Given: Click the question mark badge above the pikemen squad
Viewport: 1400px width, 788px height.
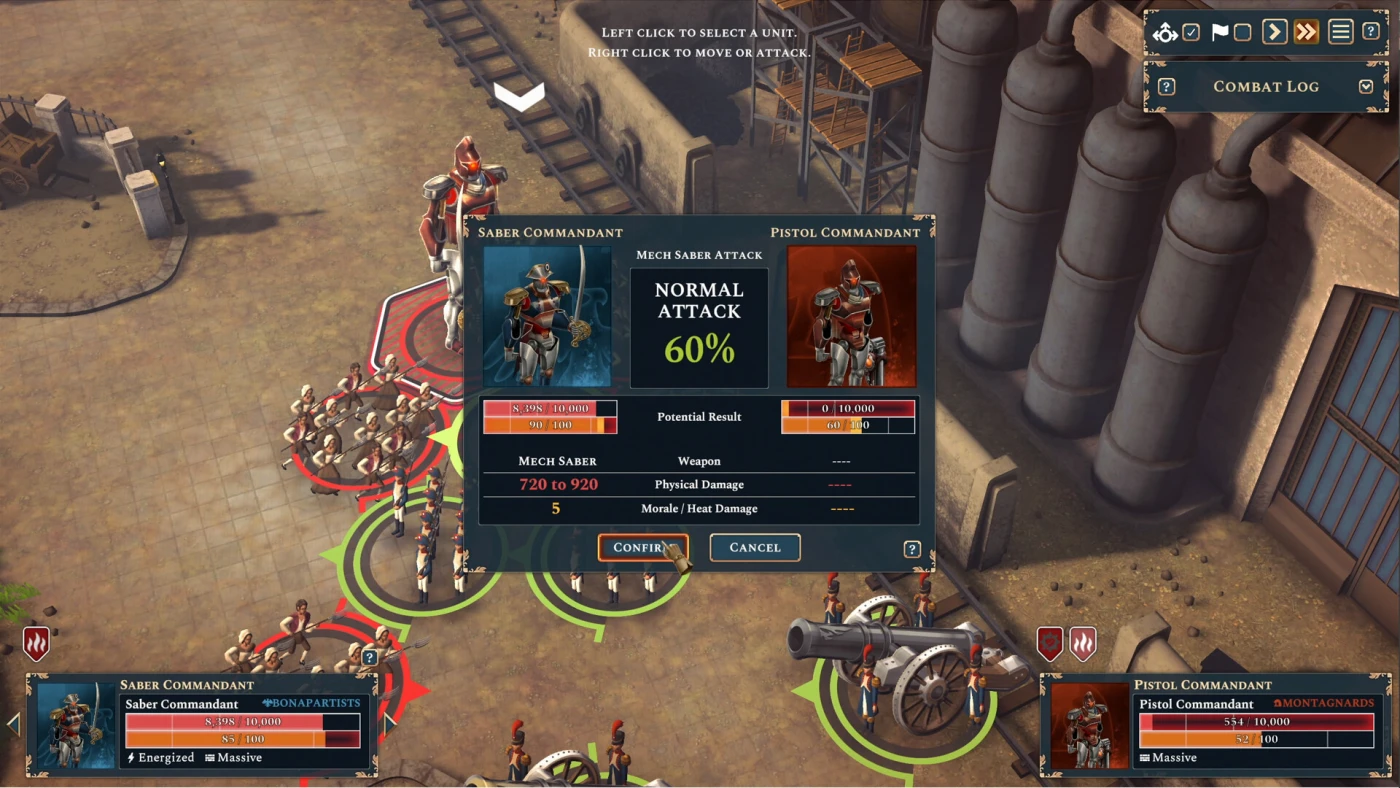Looking at the screenshot, I should tap(370, 657).
